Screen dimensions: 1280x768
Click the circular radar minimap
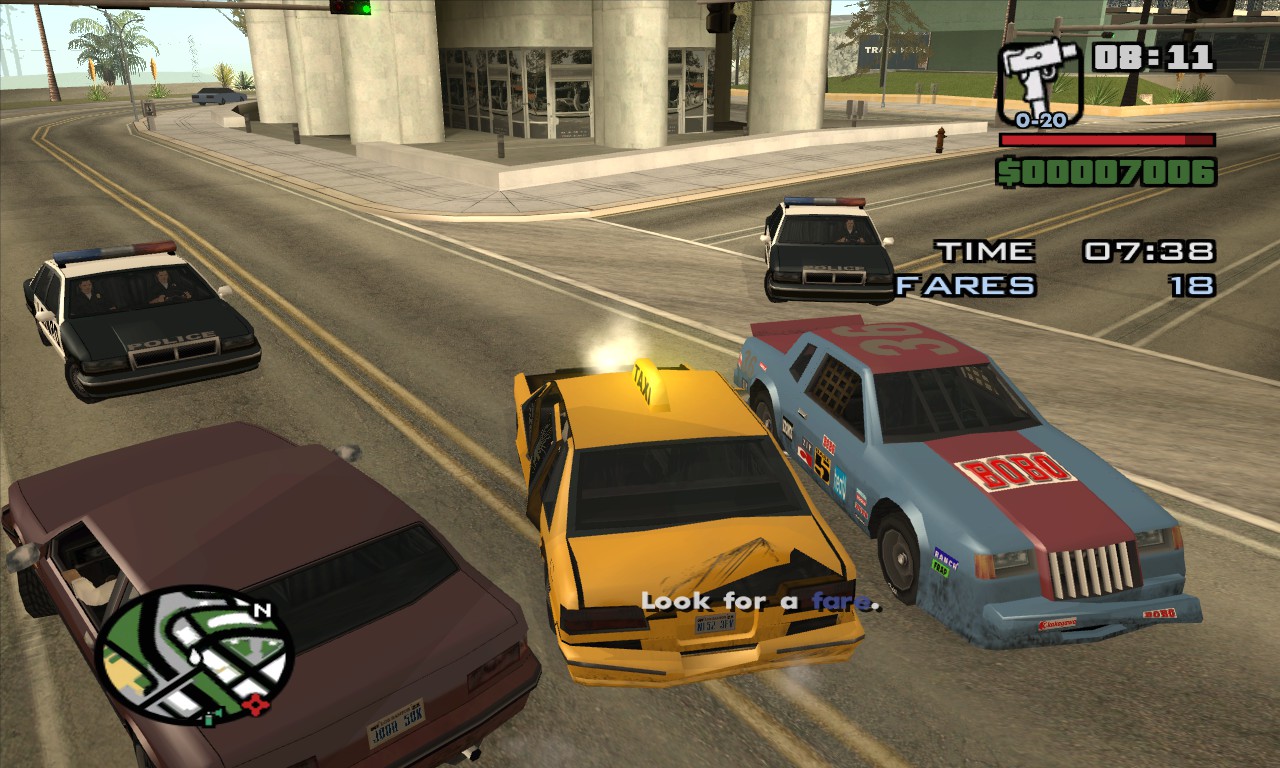(x=194, y=656)
